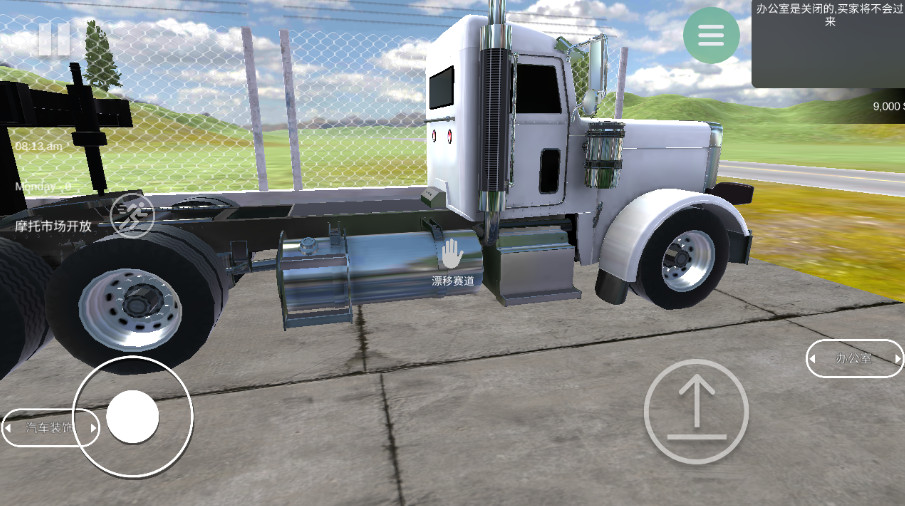The width and height of the screenshot is (905, 506).
Task: Tap the jump up-arrow circle button
Action: [696, 411]
